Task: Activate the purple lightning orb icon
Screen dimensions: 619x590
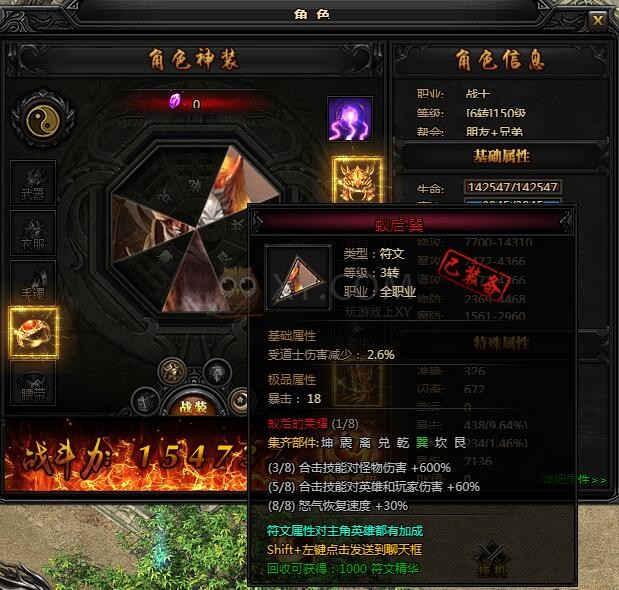Action: 349,119
